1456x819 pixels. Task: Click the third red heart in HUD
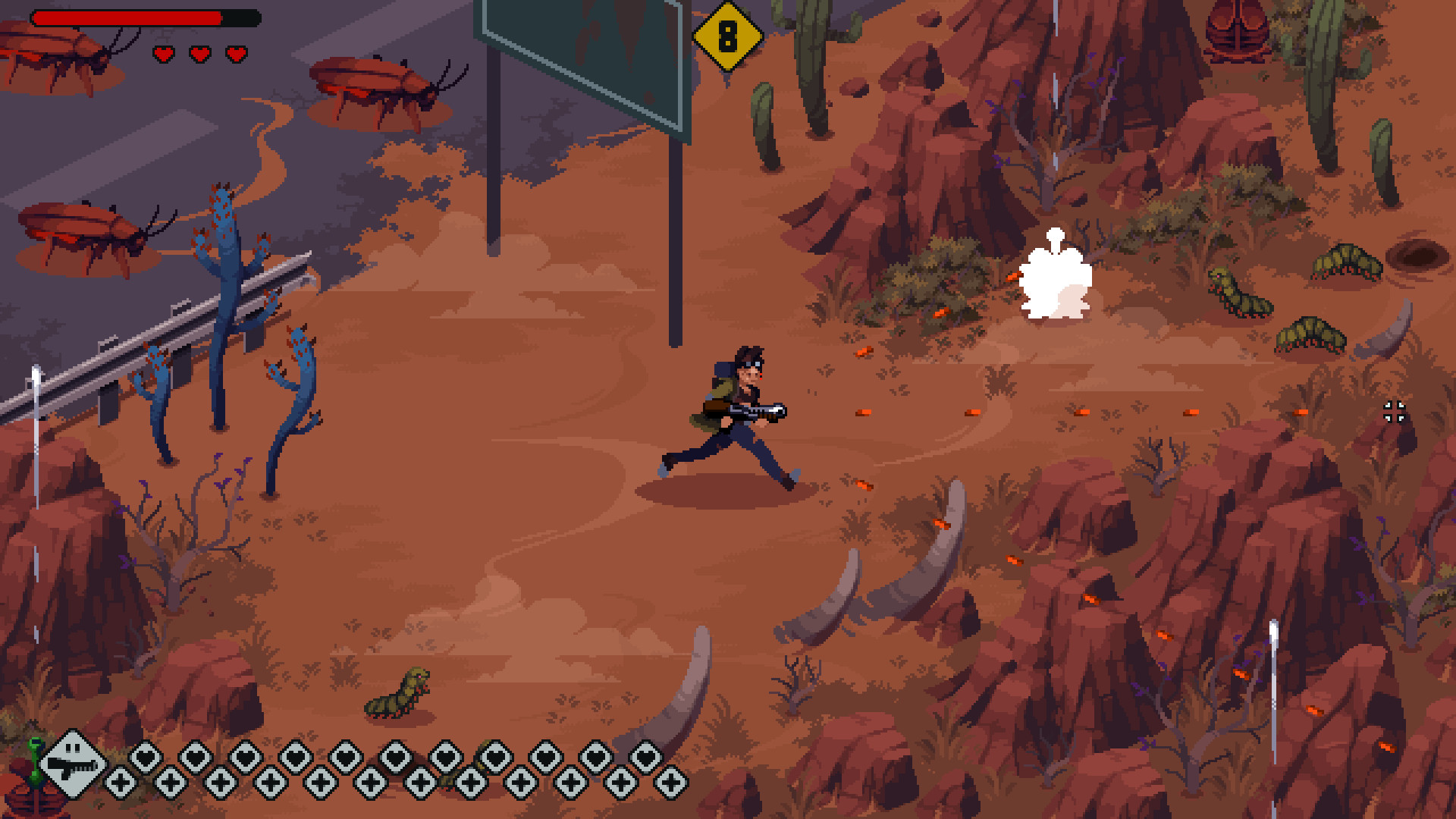coord(236,54)
